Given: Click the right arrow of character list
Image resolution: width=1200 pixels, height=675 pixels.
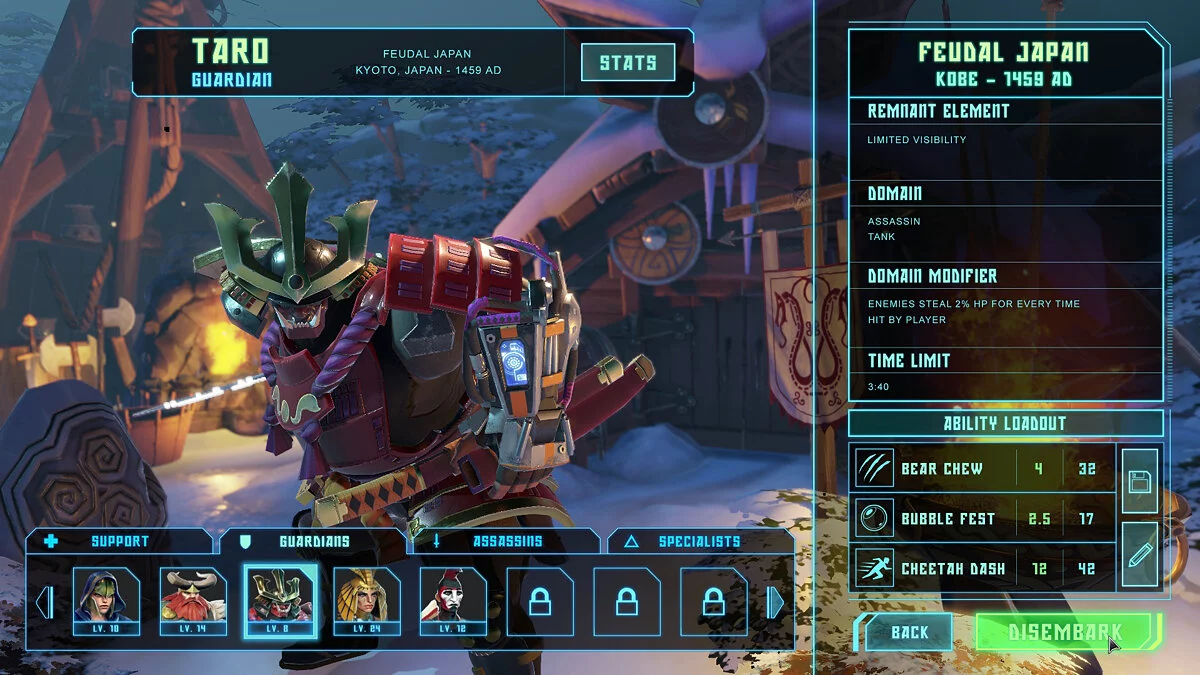Looking at the screenshot, I should (775, 602).
